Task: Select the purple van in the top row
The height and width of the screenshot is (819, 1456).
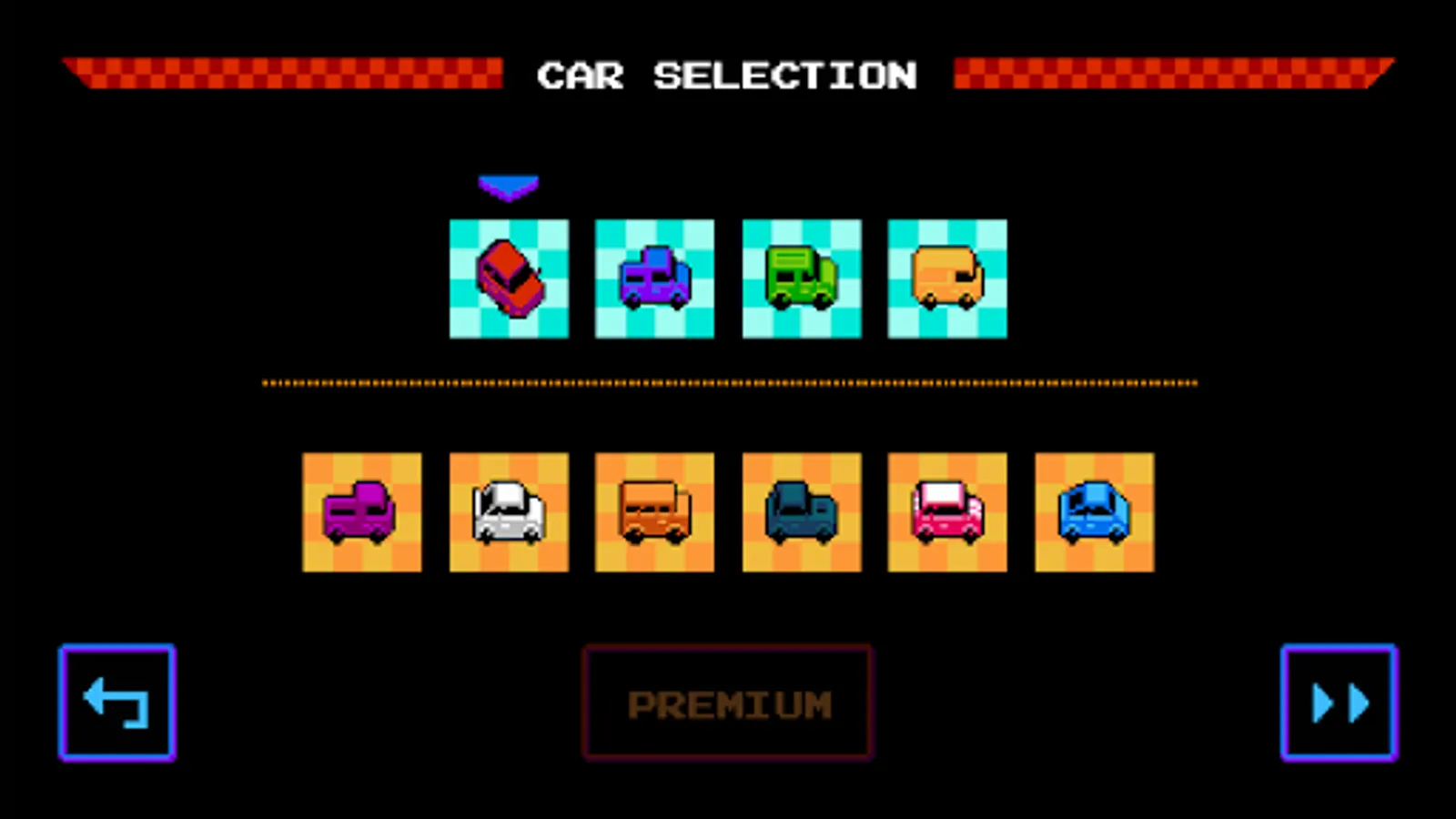Action: 654,278
